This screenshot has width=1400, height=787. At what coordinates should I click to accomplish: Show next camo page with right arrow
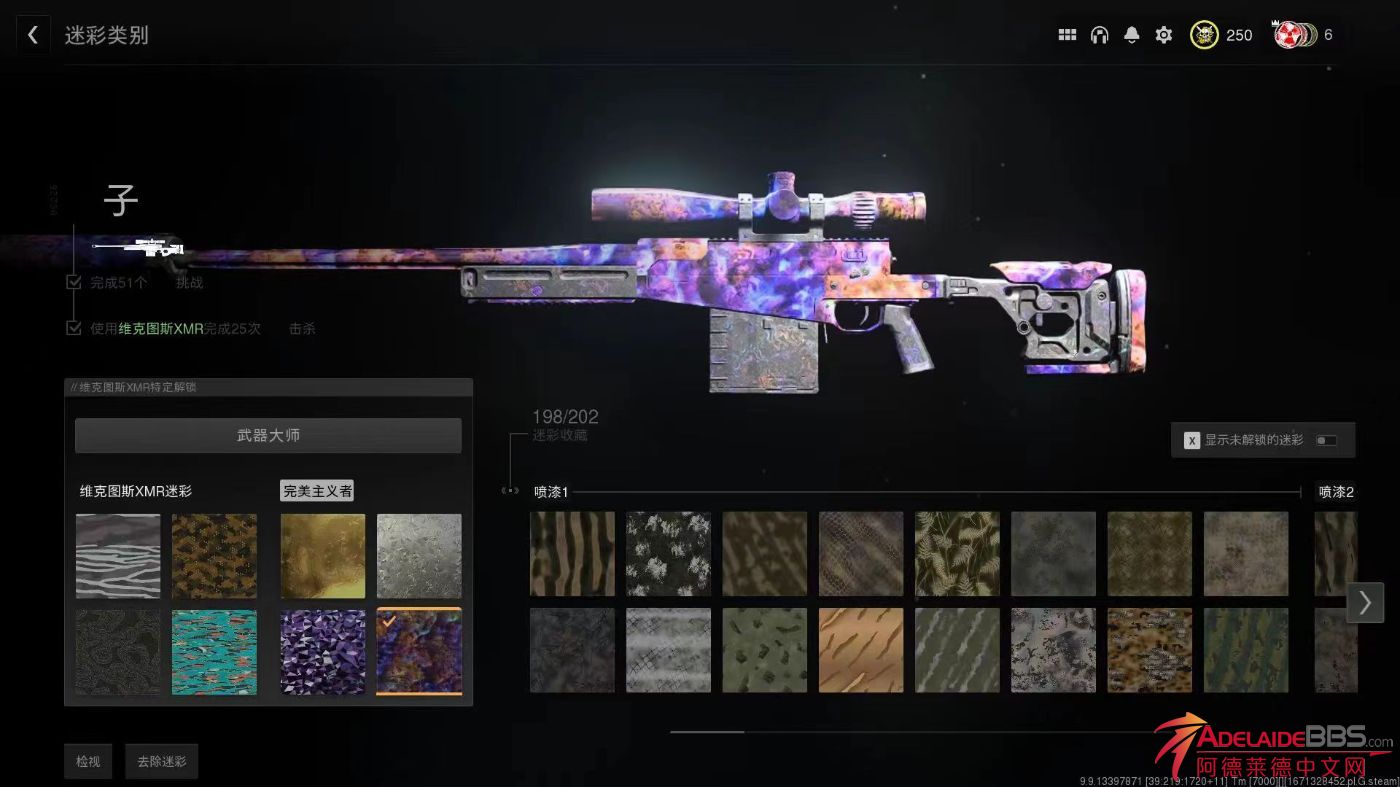coord(1365,603)
